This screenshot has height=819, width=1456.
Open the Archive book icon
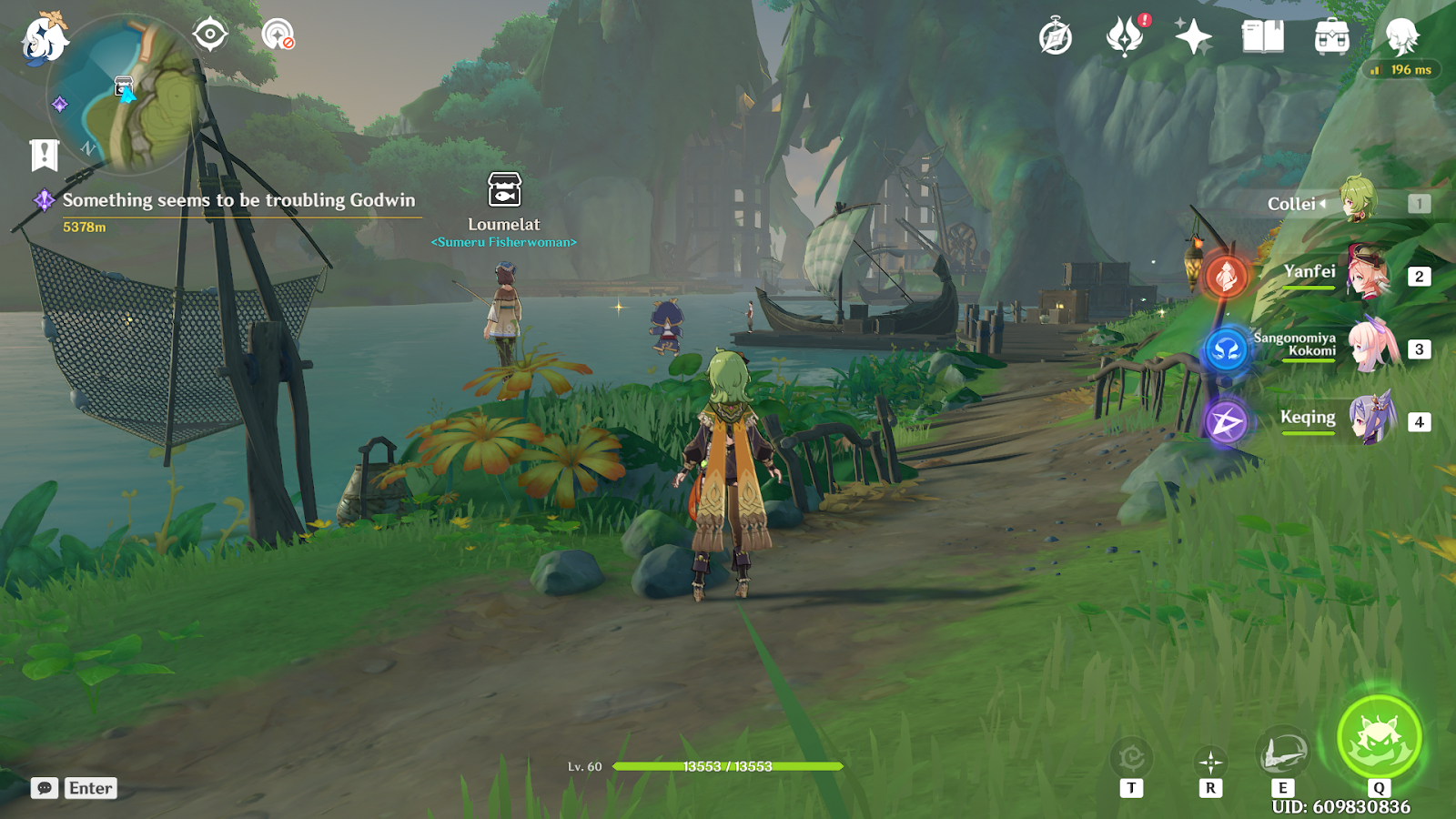coord(1262,37)
